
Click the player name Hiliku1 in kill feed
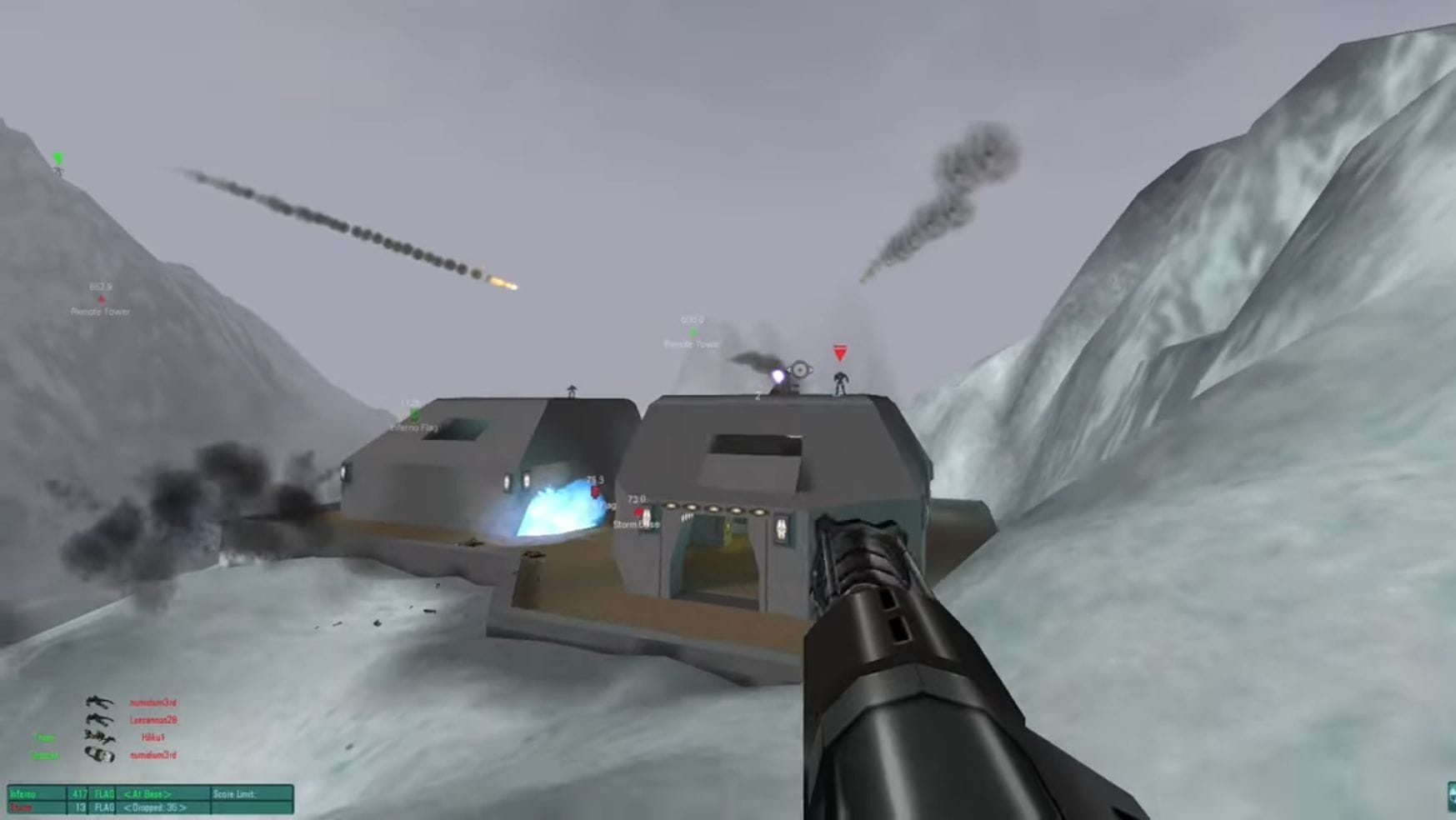[x=155, y=737]
